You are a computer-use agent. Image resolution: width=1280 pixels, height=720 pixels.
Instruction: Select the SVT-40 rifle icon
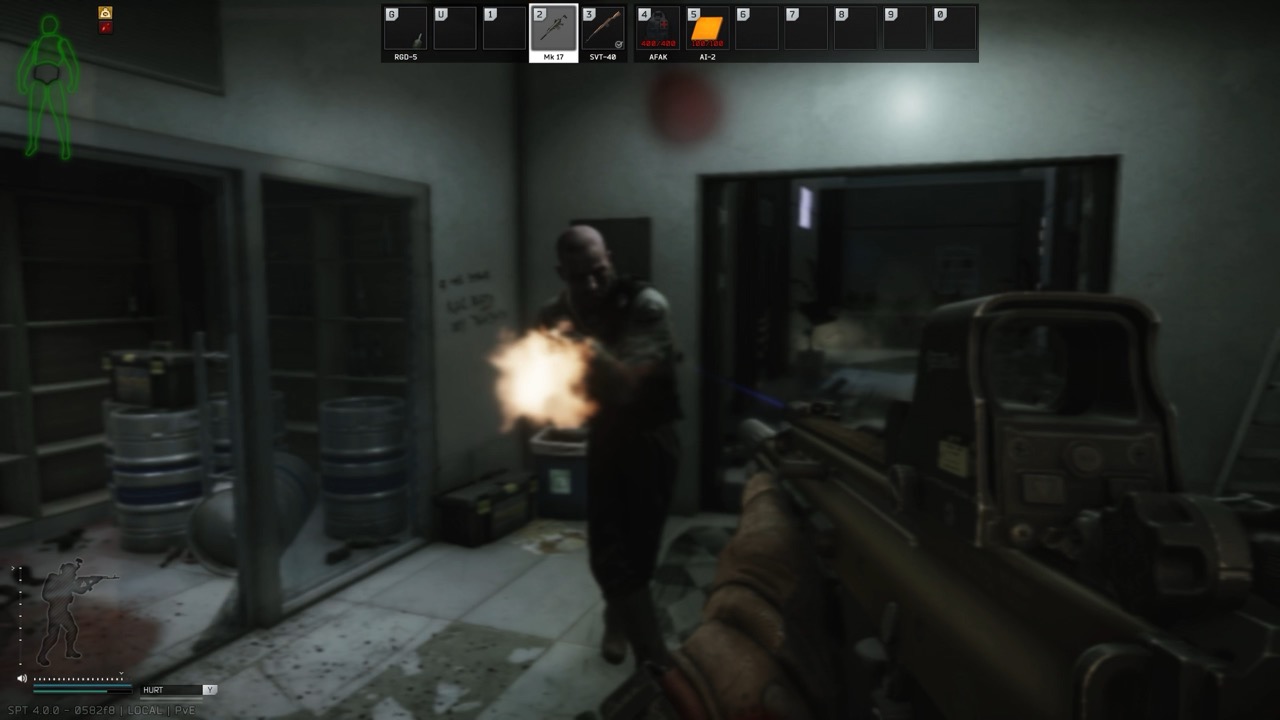604,27
